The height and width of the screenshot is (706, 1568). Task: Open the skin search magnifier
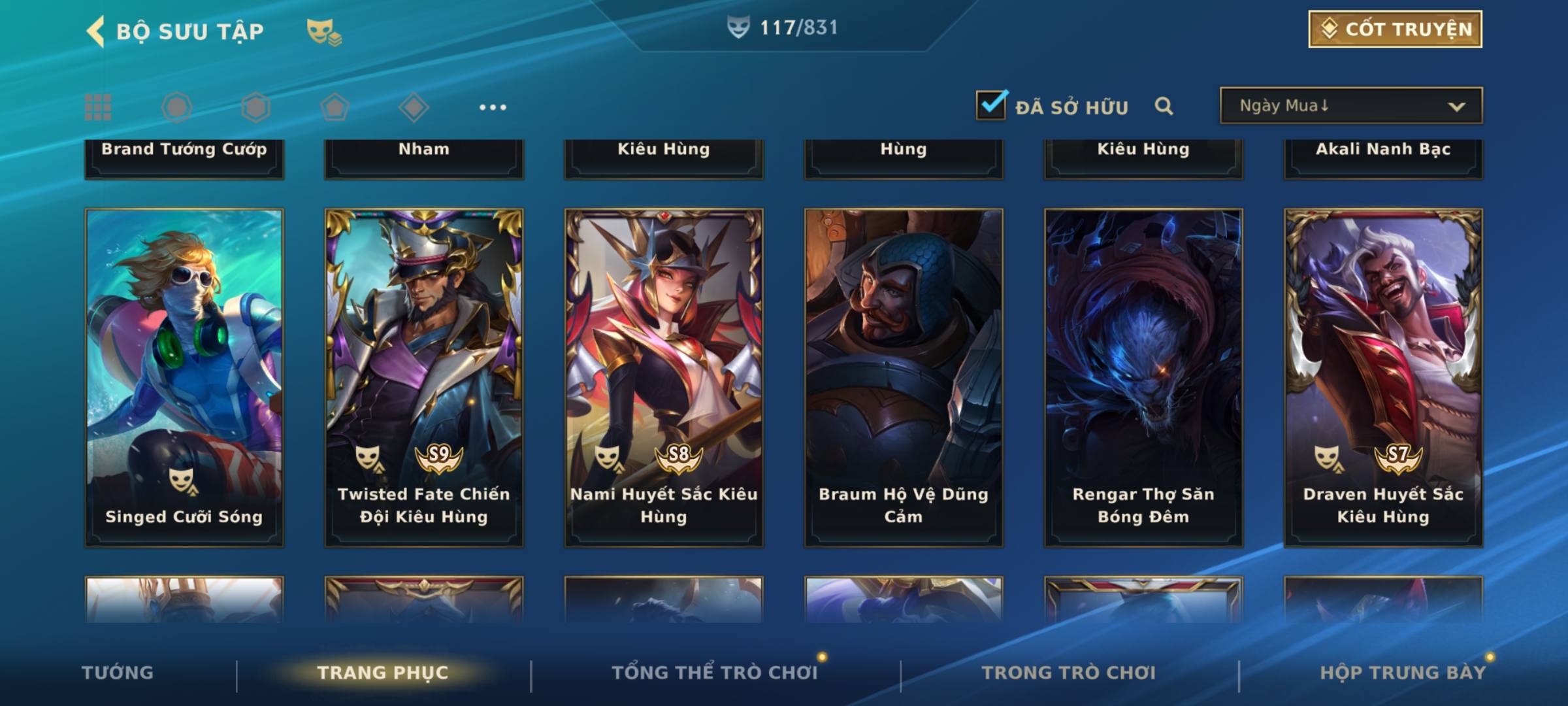pos(1164,106)
